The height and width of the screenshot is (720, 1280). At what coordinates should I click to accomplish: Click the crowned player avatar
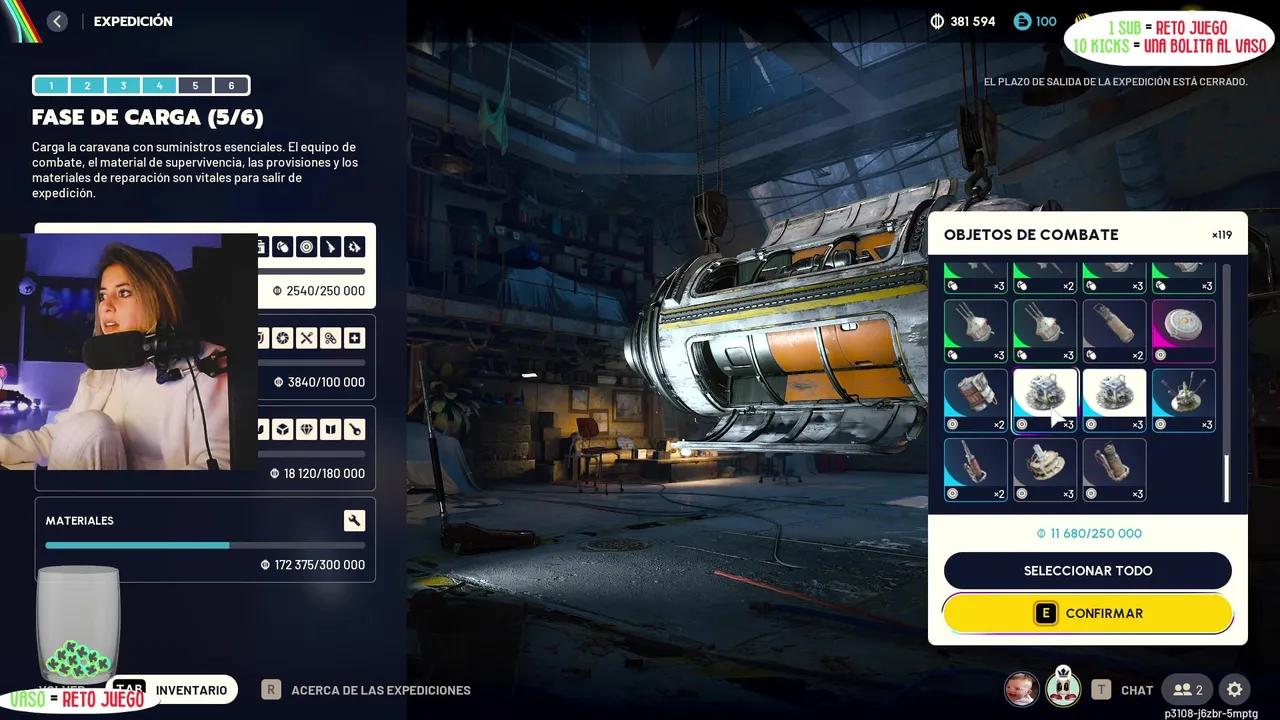tap(1063, 688)
